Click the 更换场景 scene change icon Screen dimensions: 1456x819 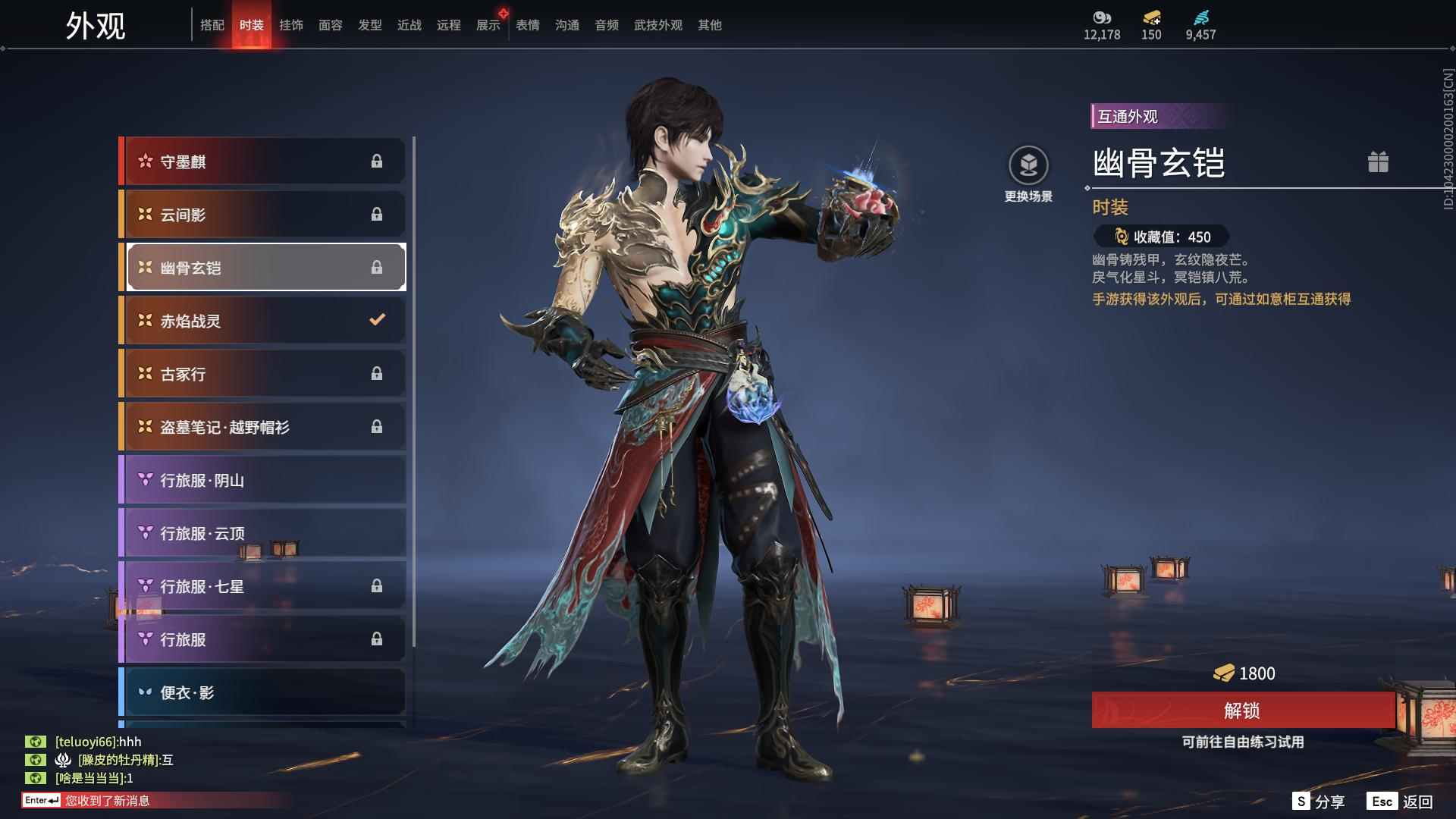(1028, 165)
